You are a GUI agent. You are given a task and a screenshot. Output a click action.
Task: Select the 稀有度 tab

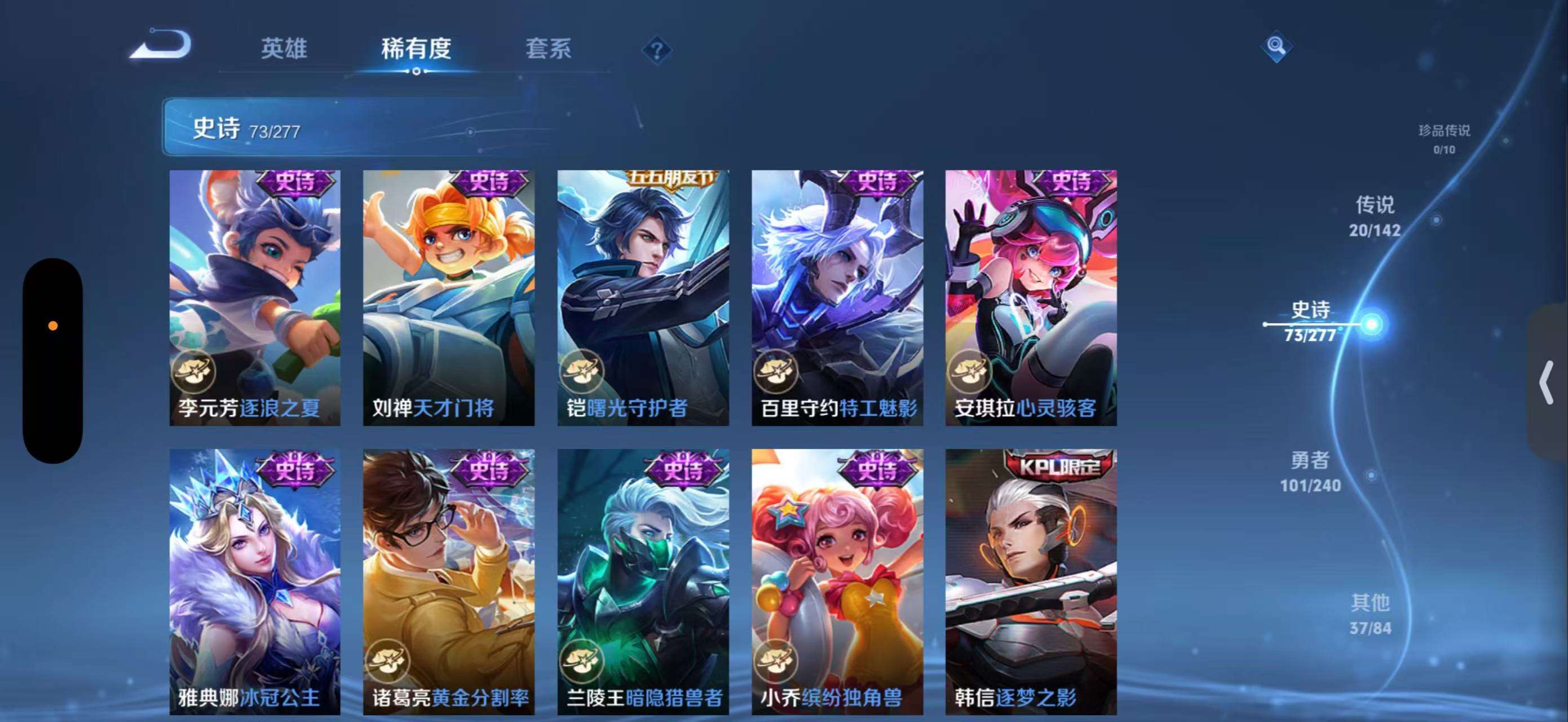(416, 49)
